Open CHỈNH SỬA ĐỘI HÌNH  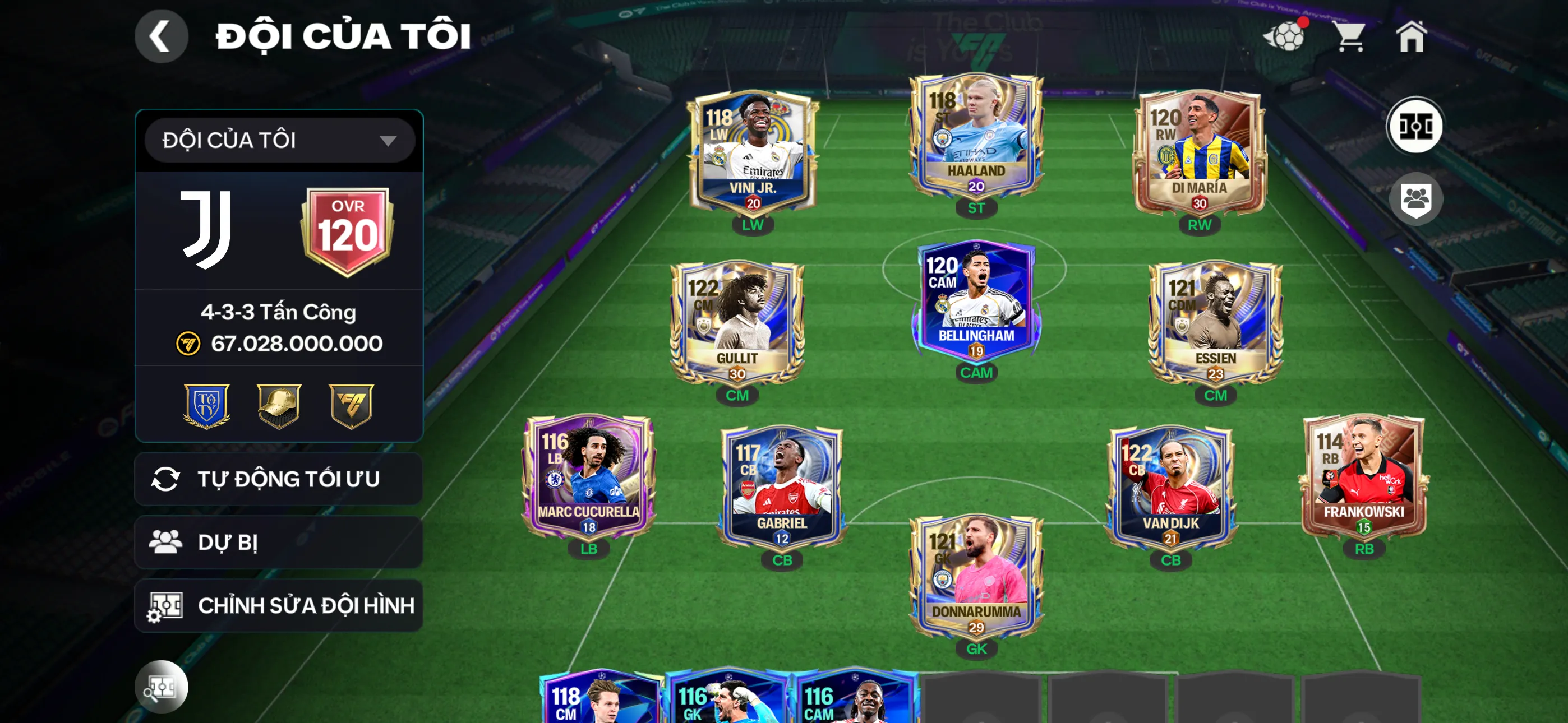tap(279, 606)
